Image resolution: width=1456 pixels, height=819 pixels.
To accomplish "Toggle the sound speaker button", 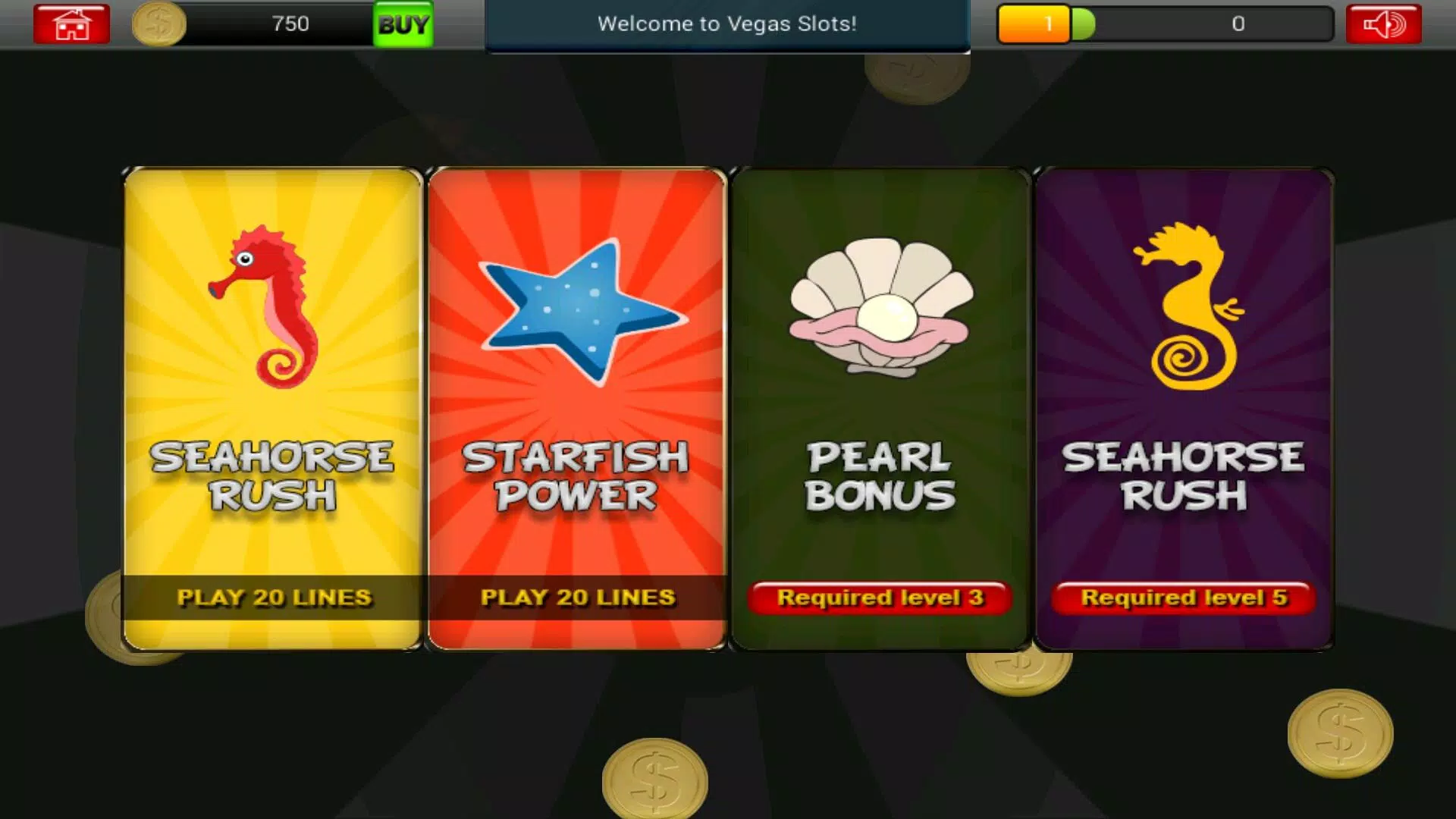I will pyautogui.click(x=1383, y=24).
